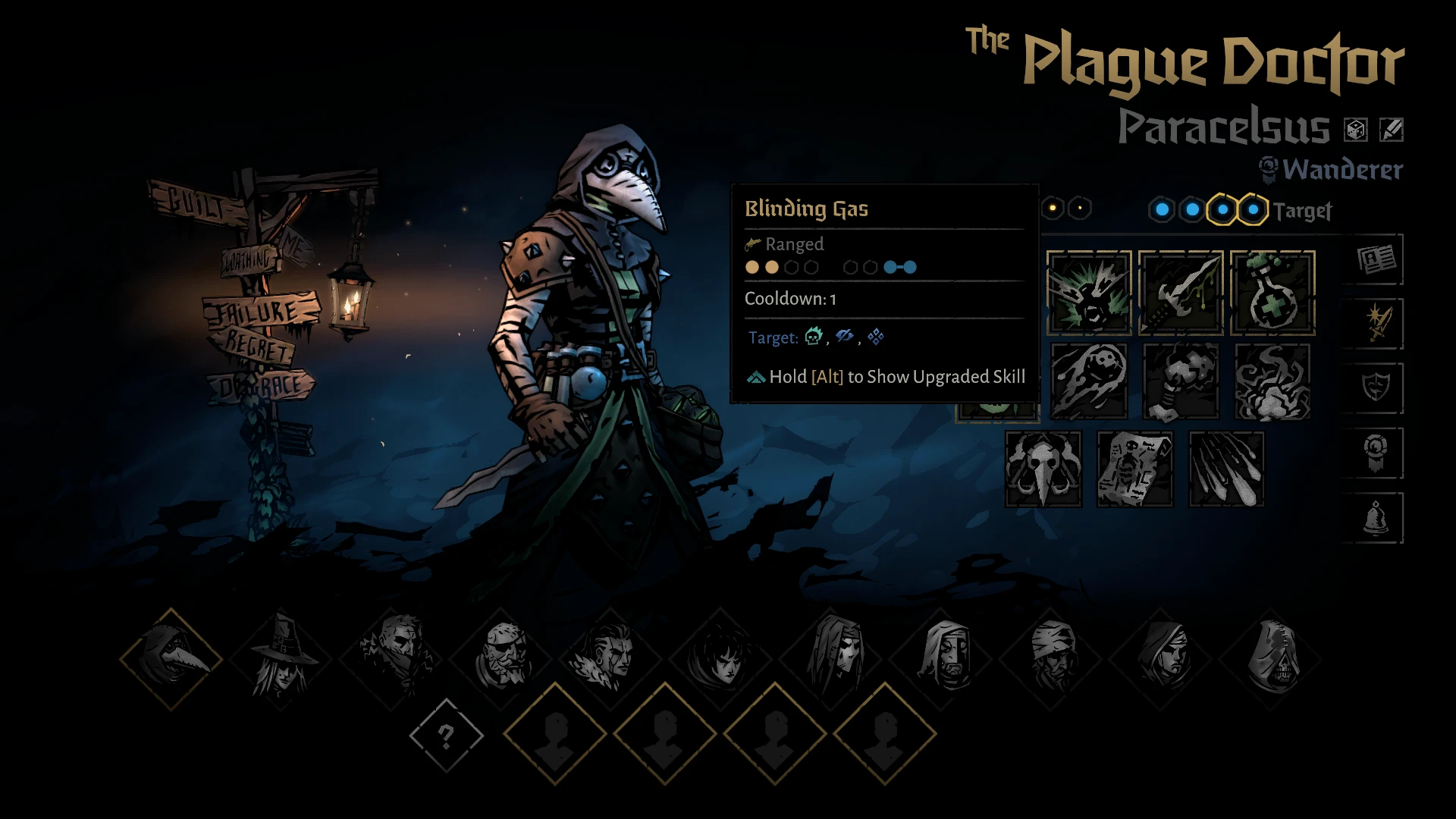Select the dripping dagger Incision skill
Image resolution: width=1456 pixels, height=819 pixels.
click(x=1181, y=293)
